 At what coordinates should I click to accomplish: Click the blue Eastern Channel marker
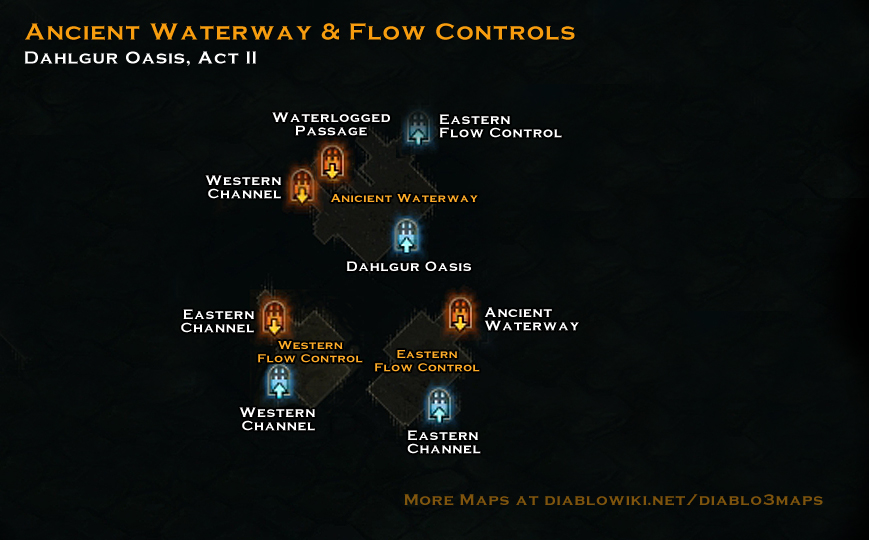[439, 405]
